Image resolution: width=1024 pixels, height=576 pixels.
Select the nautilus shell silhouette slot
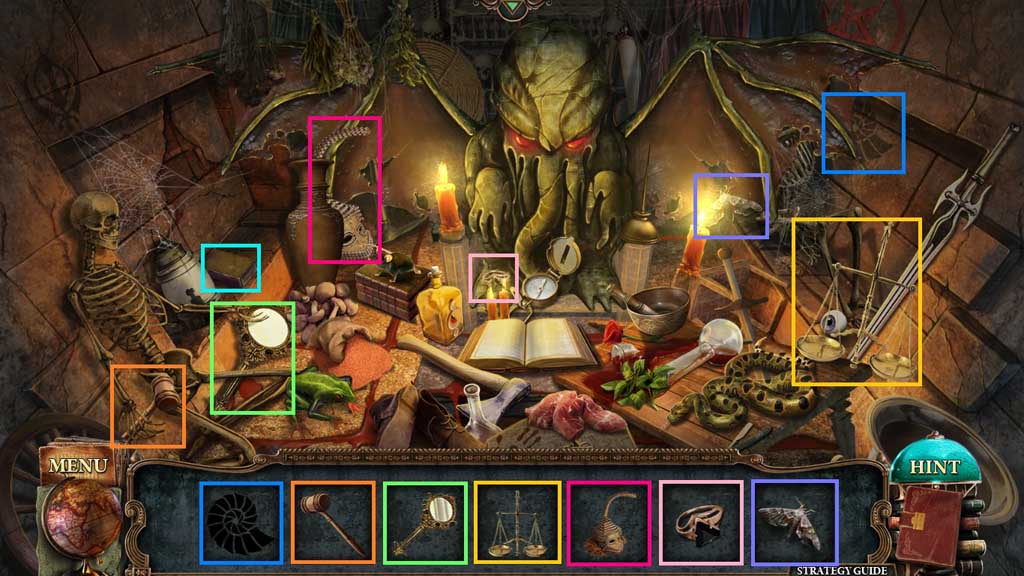click(240, 523)
